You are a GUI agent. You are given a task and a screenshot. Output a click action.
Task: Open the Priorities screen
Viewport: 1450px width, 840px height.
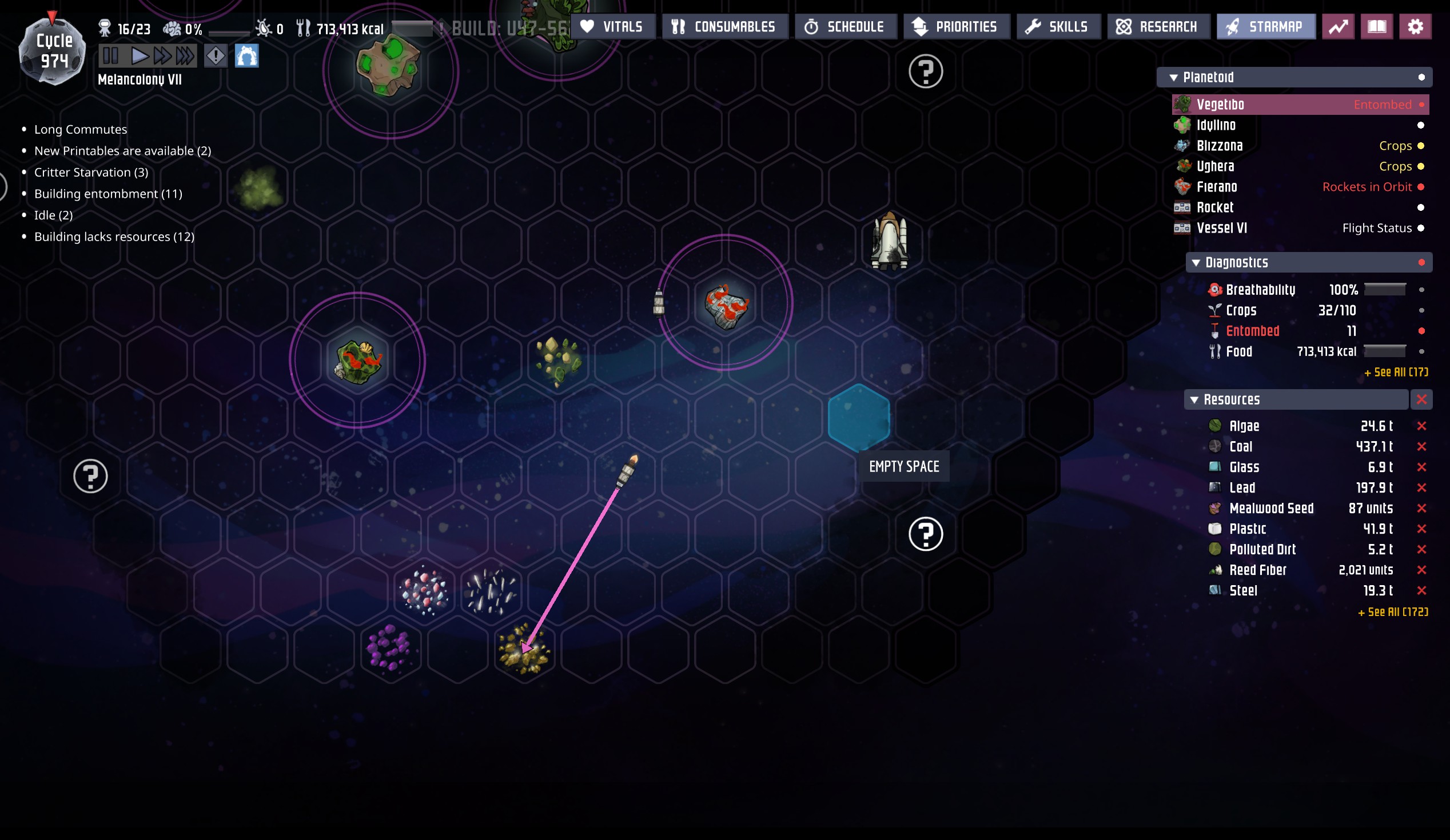pyautogui.click(x=956, y=26)
